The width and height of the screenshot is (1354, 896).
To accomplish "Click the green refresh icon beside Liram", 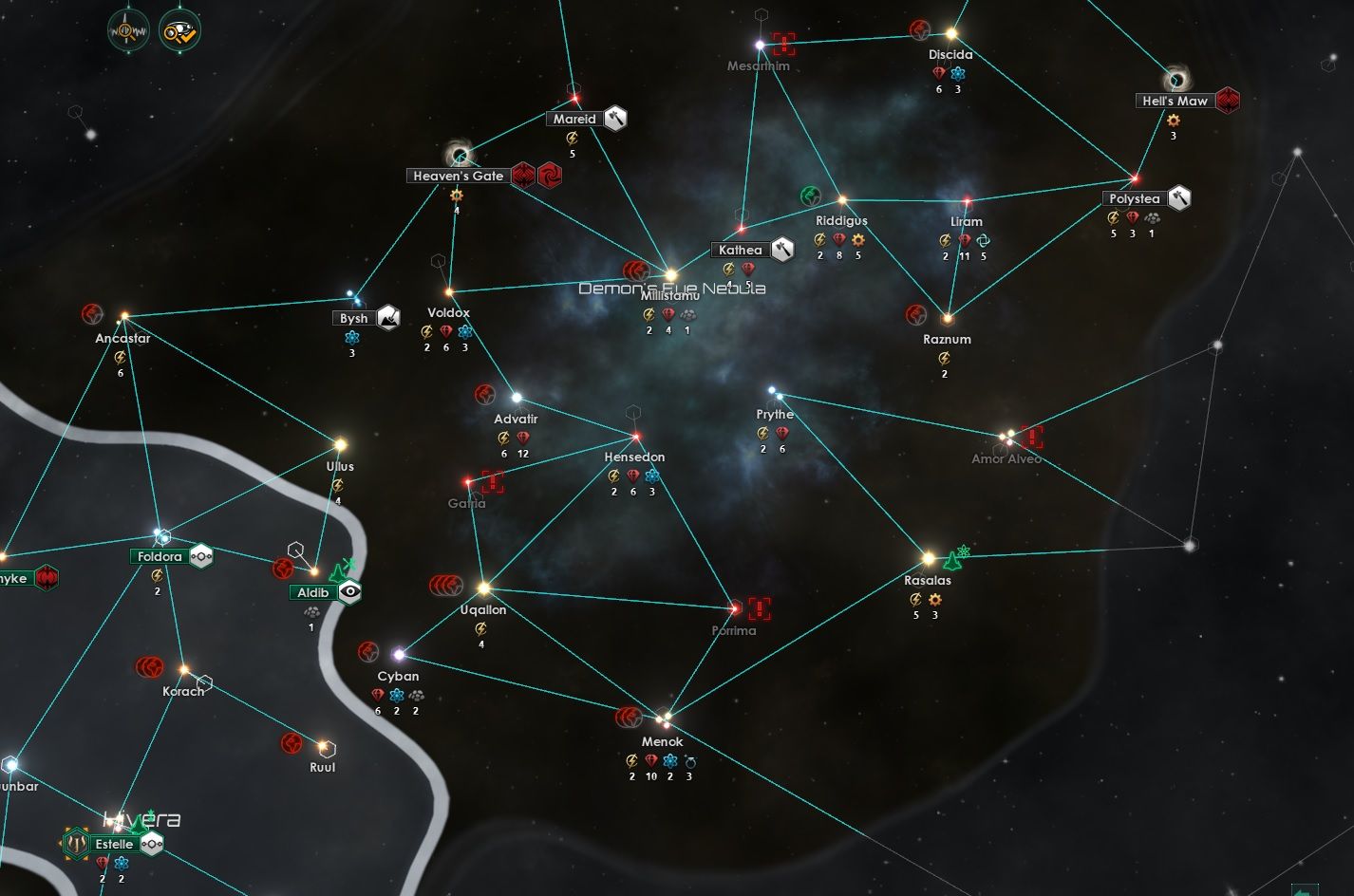I will point(984,242).
